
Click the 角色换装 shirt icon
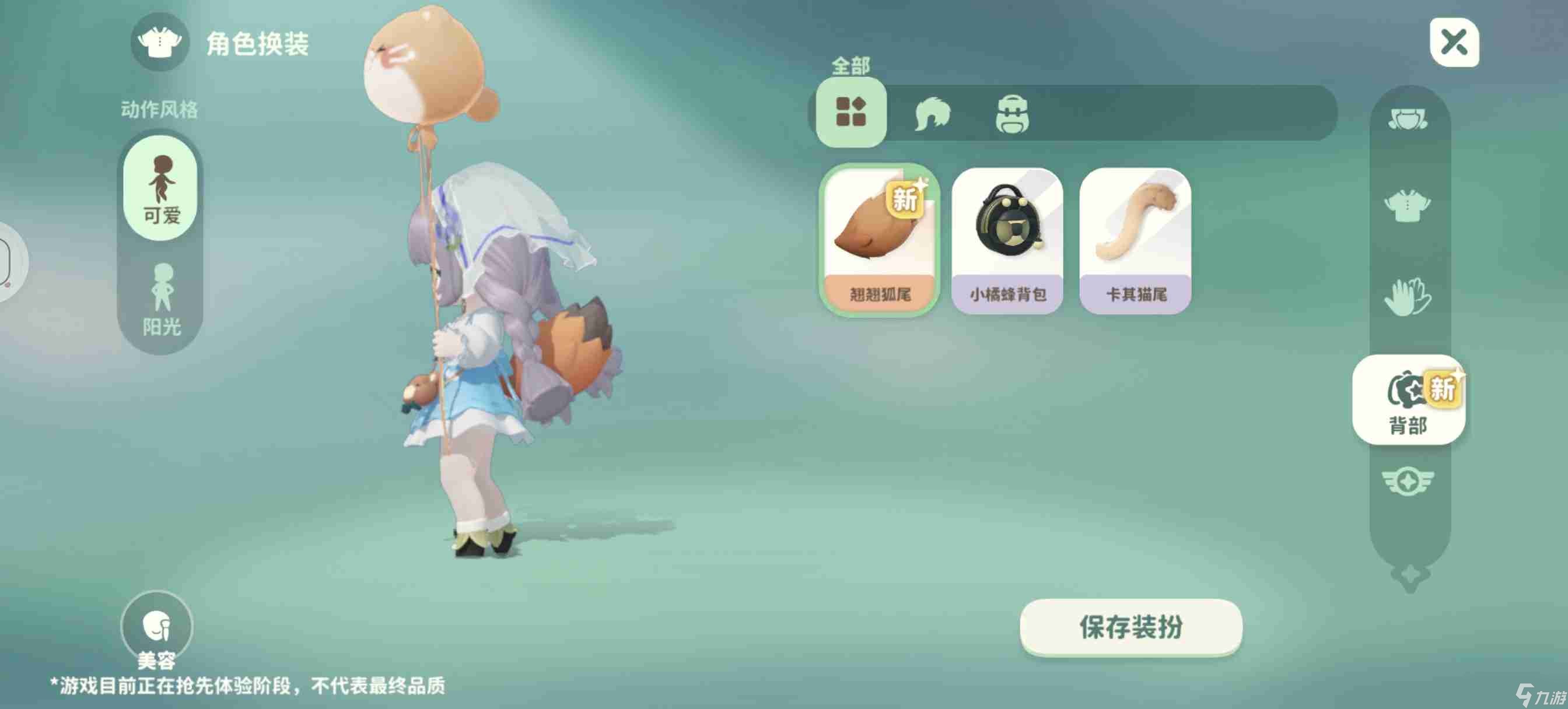159,44
